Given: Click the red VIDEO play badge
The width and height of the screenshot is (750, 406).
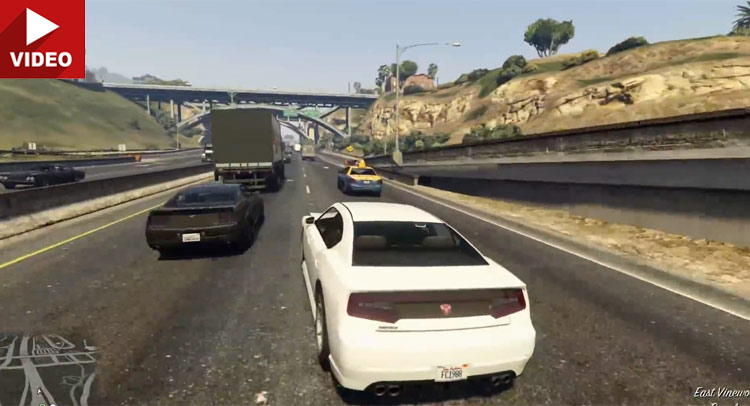Looking at the screenshot, I should (42, 38).
